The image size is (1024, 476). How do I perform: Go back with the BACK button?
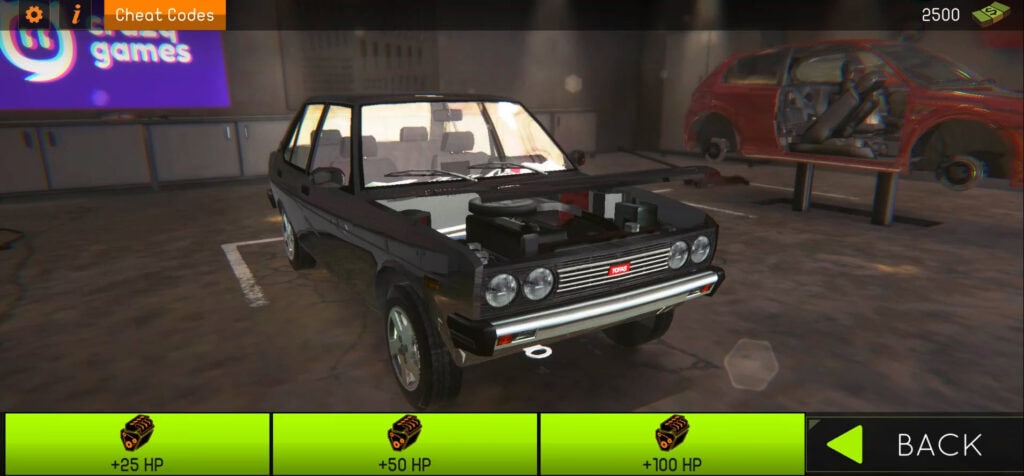point(914,444)
